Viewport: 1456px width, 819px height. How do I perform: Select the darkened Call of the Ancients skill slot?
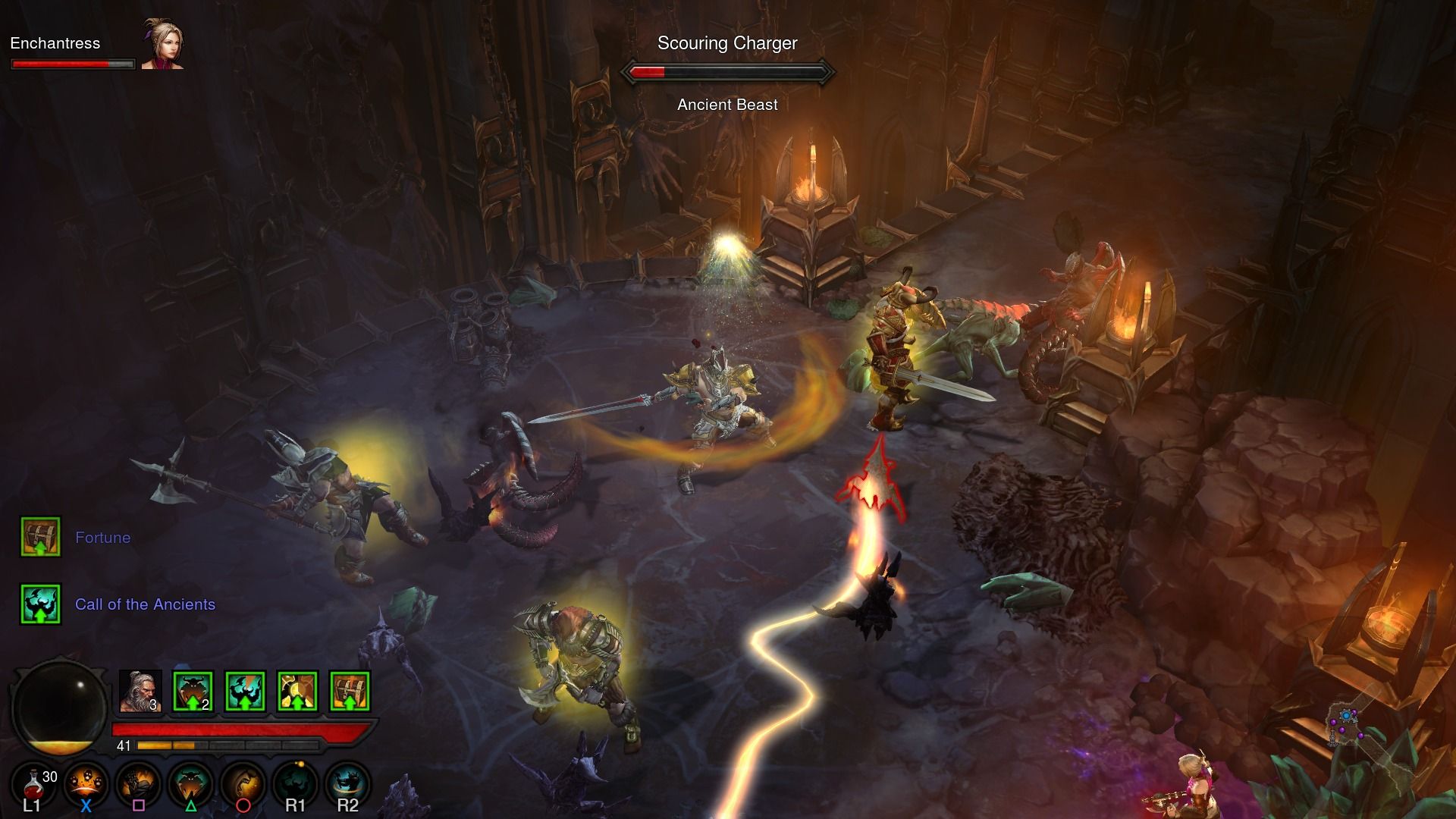pyautogui.click(x=295, y=785)
